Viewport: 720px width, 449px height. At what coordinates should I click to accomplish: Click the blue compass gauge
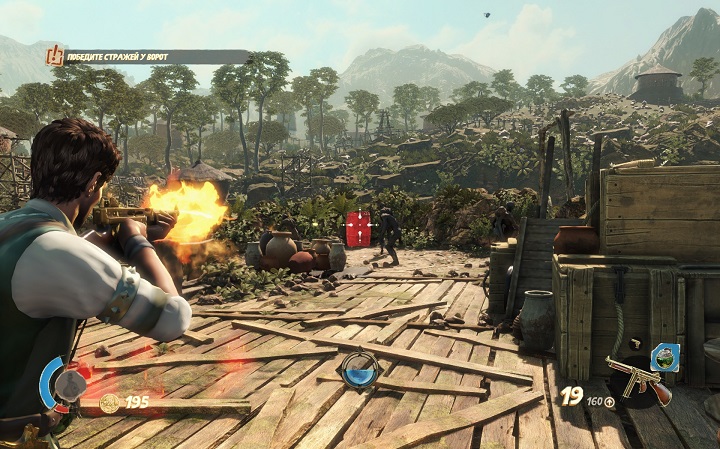point(359,371)
